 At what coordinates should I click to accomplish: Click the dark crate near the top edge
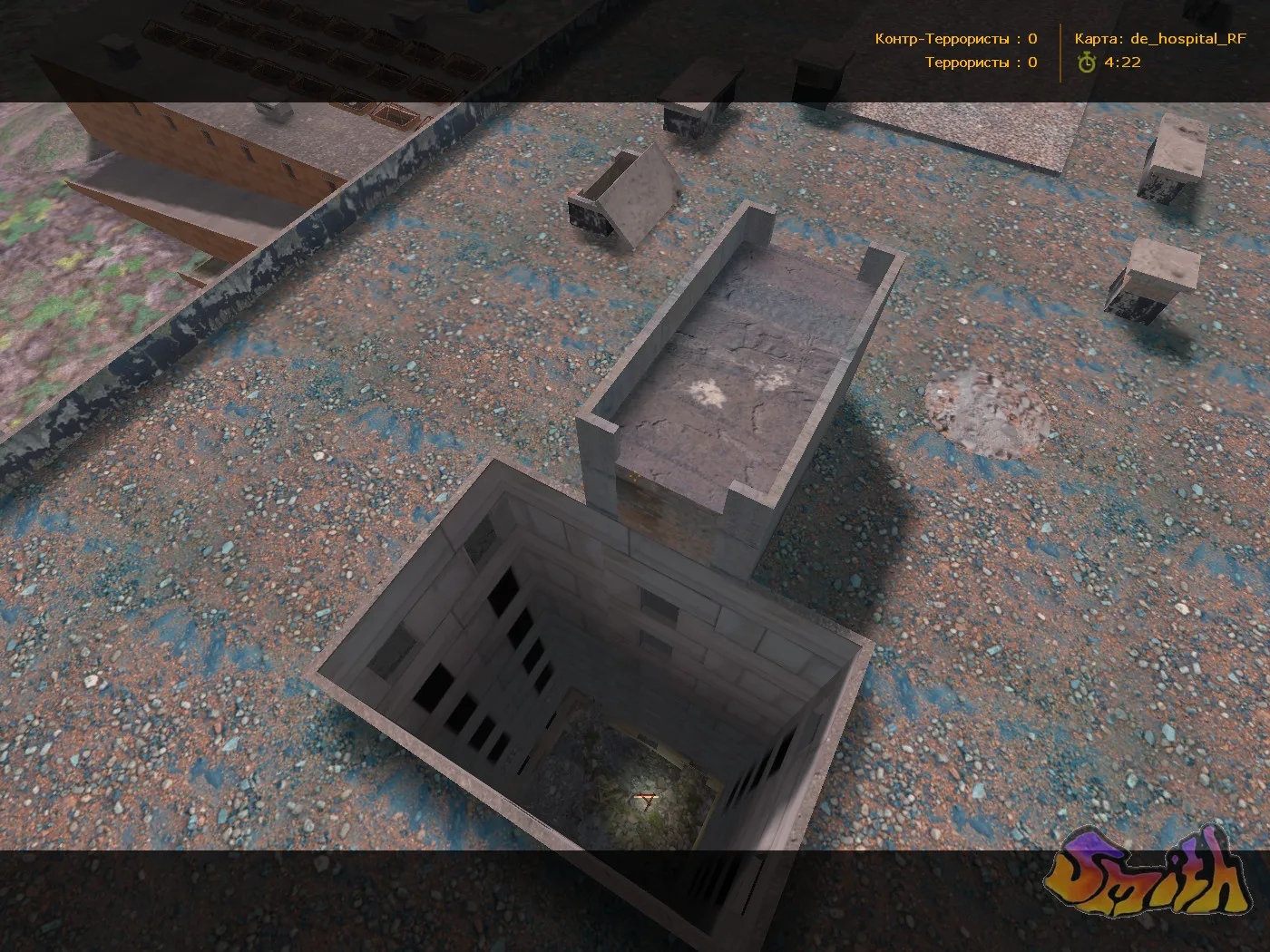pos(816,68)
